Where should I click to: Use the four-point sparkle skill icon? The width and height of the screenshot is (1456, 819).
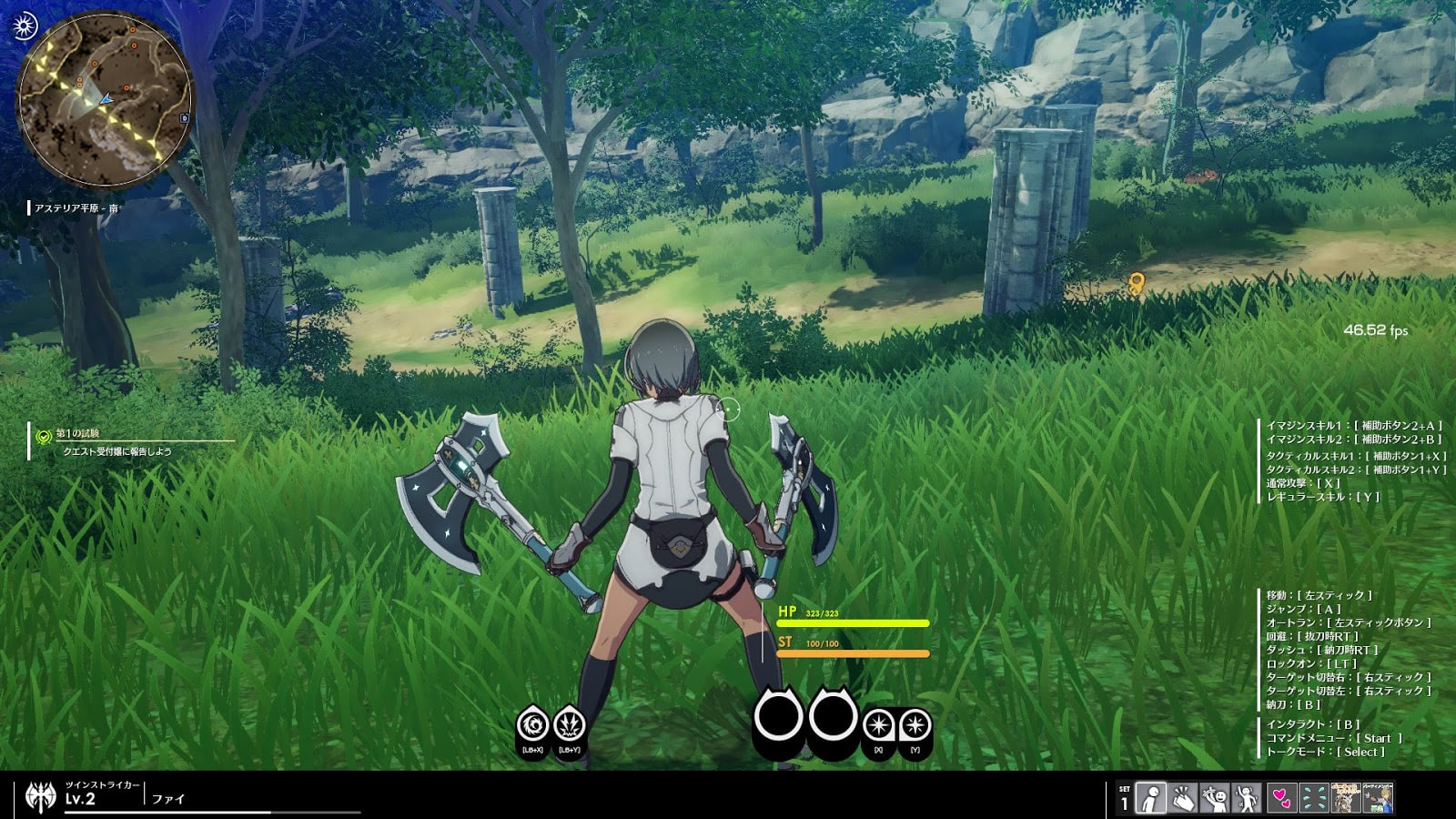pos(915,725)
